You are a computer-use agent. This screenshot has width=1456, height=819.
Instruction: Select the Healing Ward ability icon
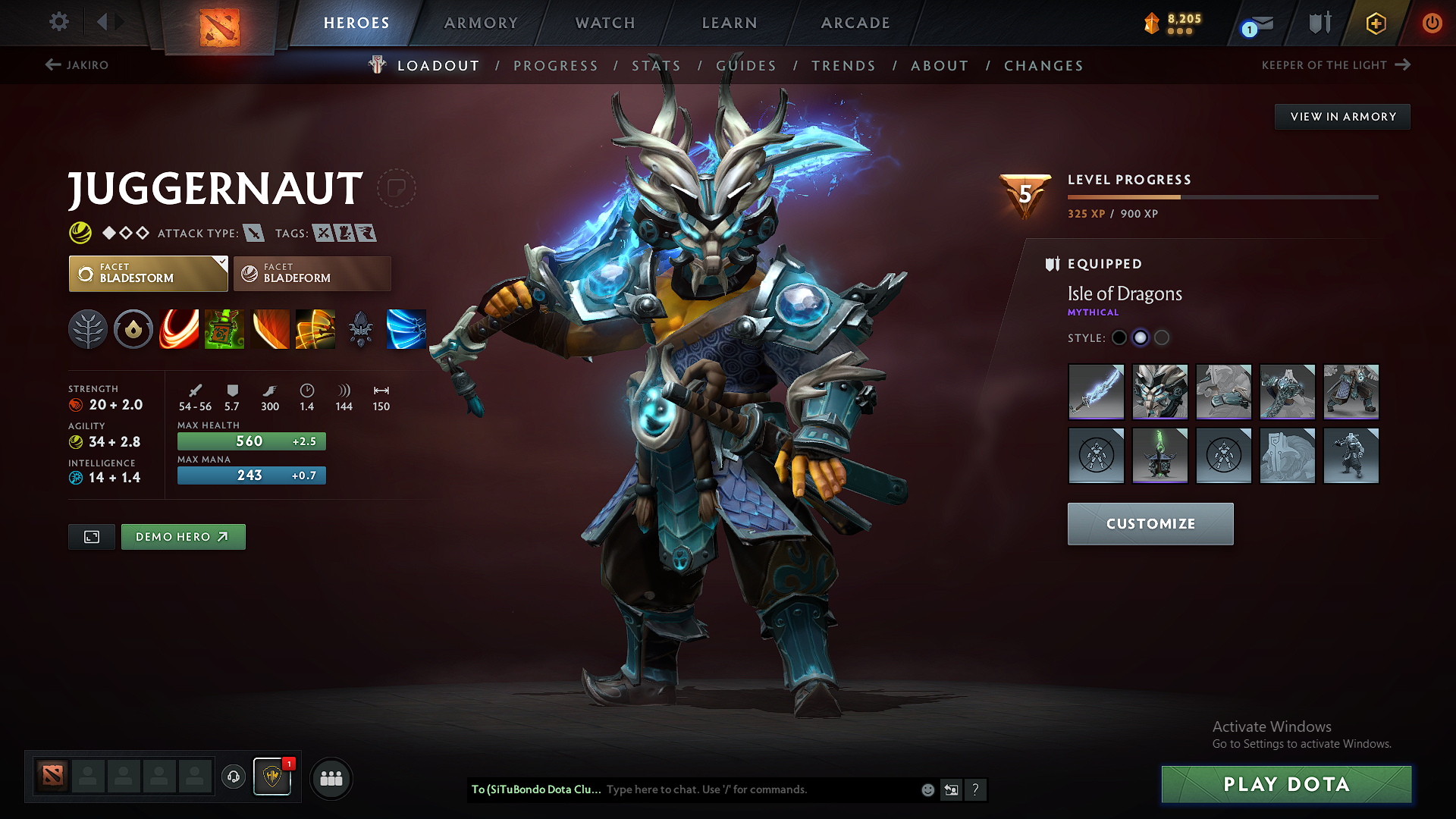[224, 329]
